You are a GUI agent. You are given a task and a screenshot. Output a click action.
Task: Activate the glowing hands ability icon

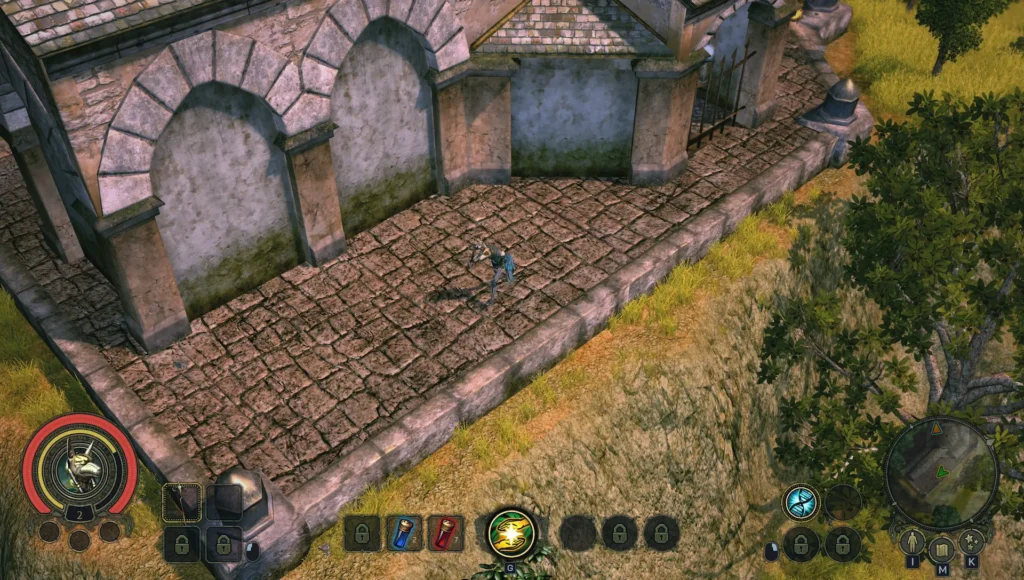click(x=511, y=533)
